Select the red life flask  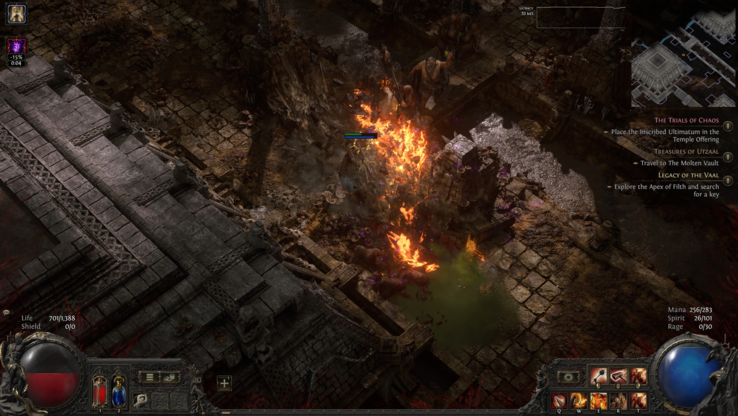(99, 388)
